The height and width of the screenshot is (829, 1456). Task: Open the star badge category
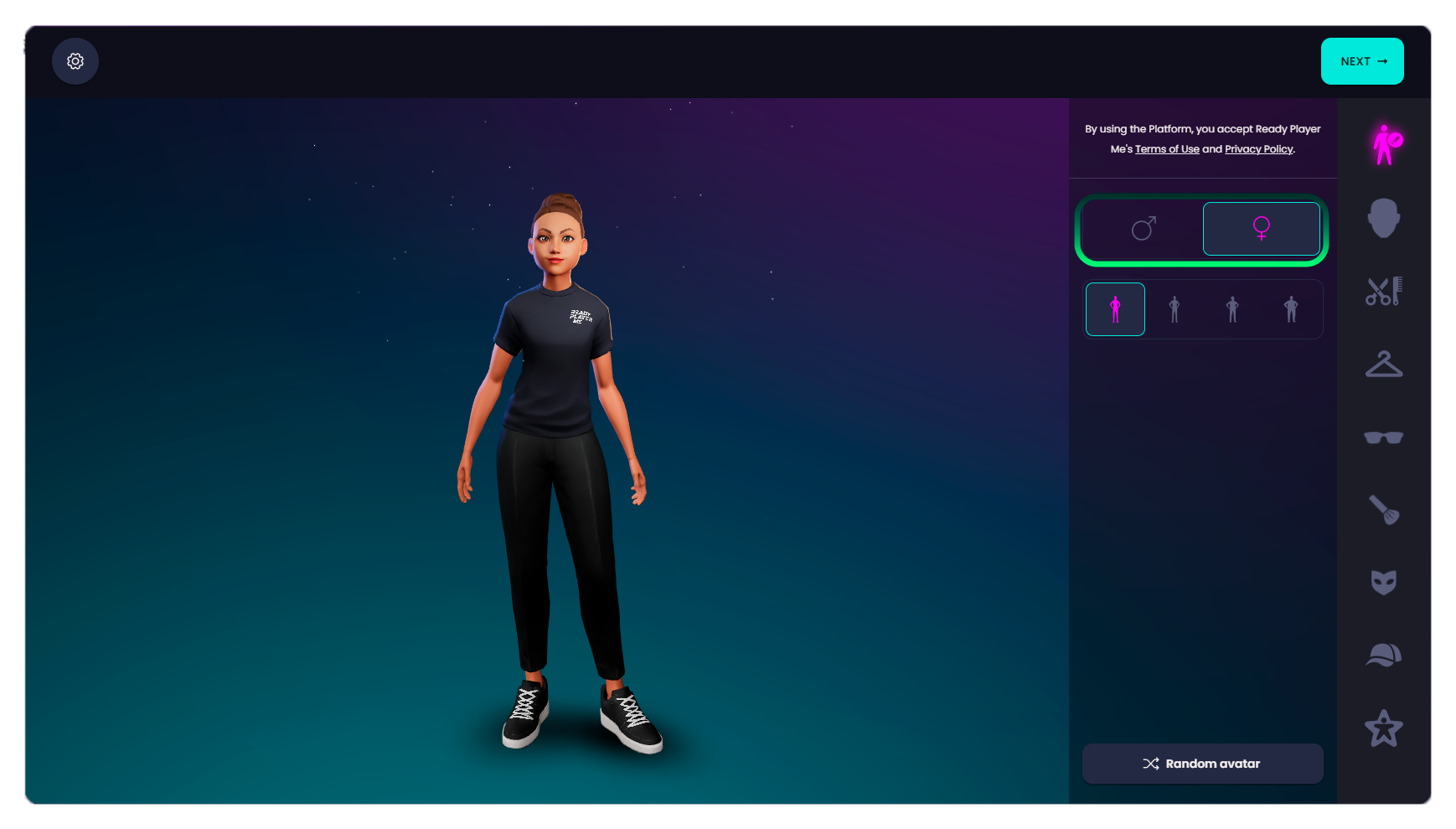(1384, 728)
